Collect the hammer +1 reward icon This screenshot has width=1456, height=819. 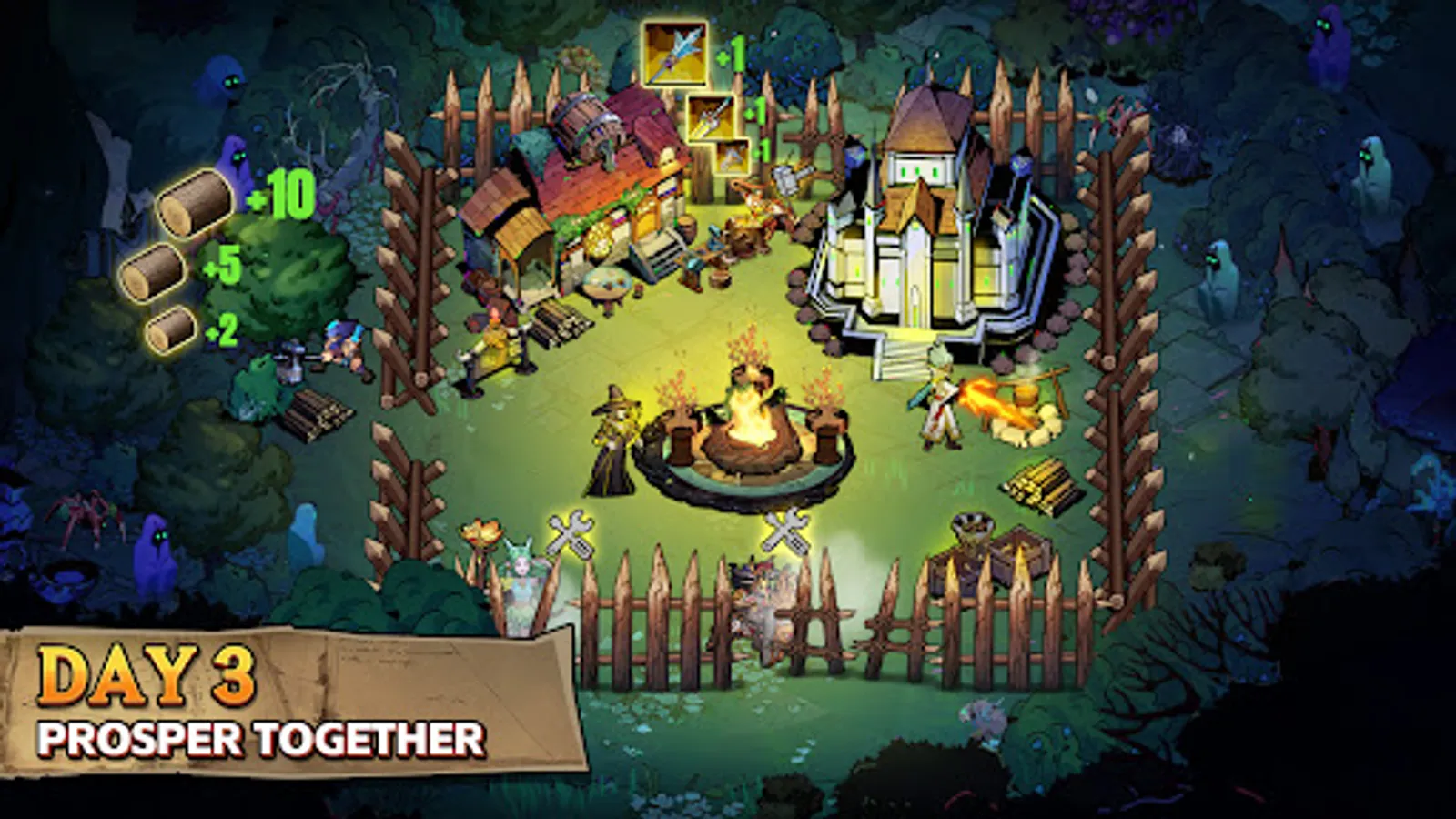click(733, 157)
